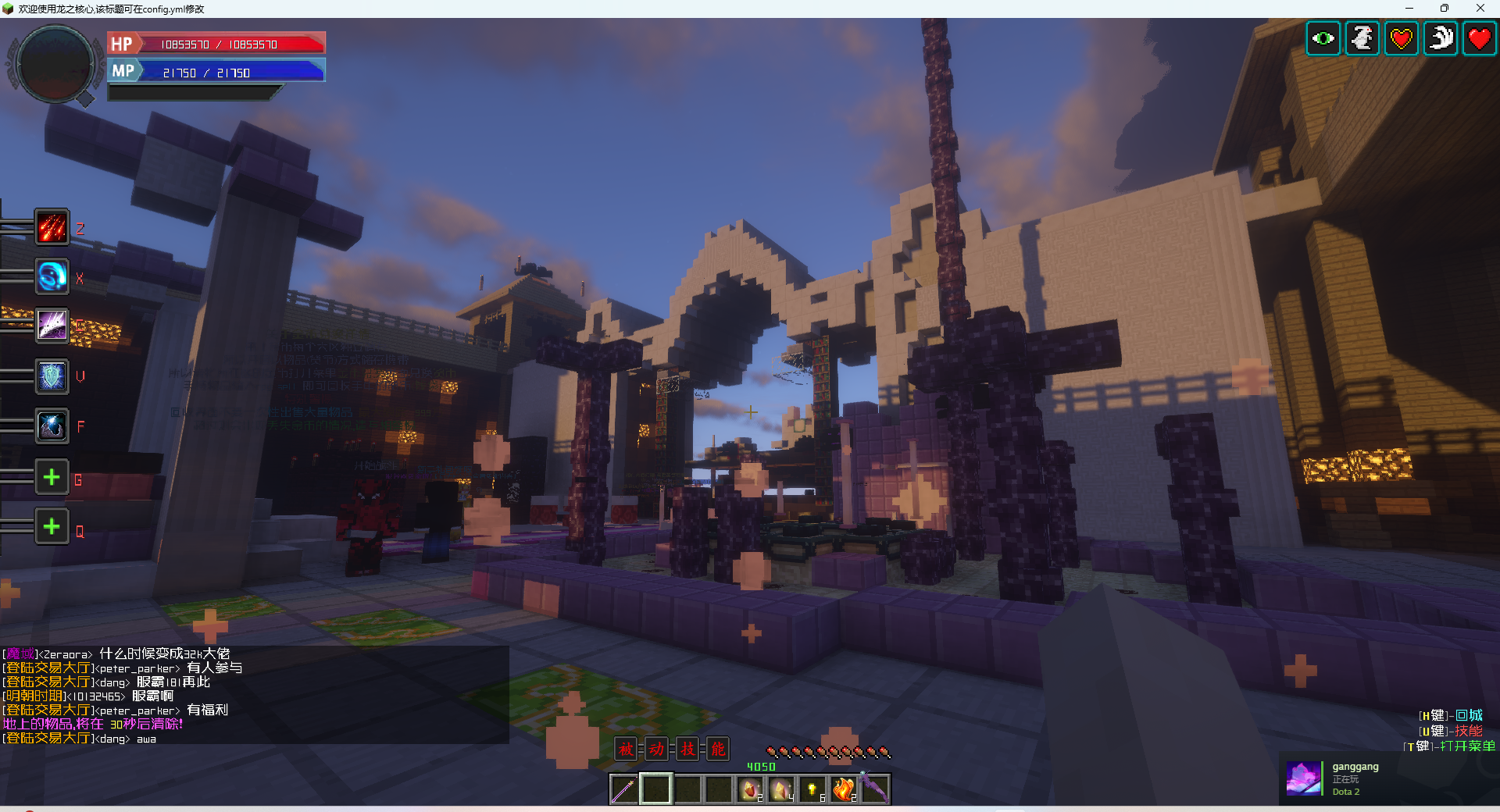Activate the red meteor shower skill
1500x812 pixels.
52,227
